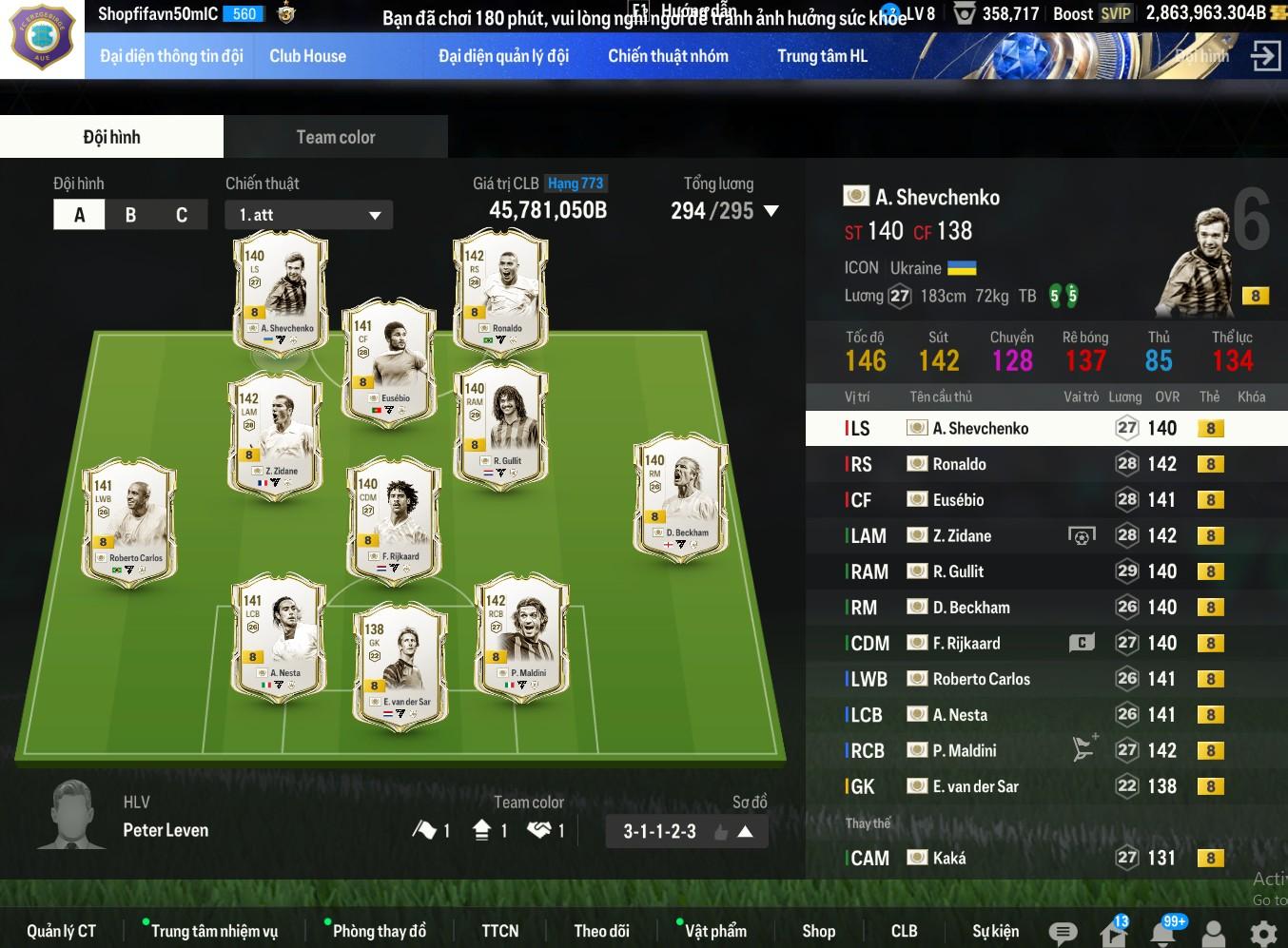Open the 1. att tactics dropdown

tap(309, 215)
